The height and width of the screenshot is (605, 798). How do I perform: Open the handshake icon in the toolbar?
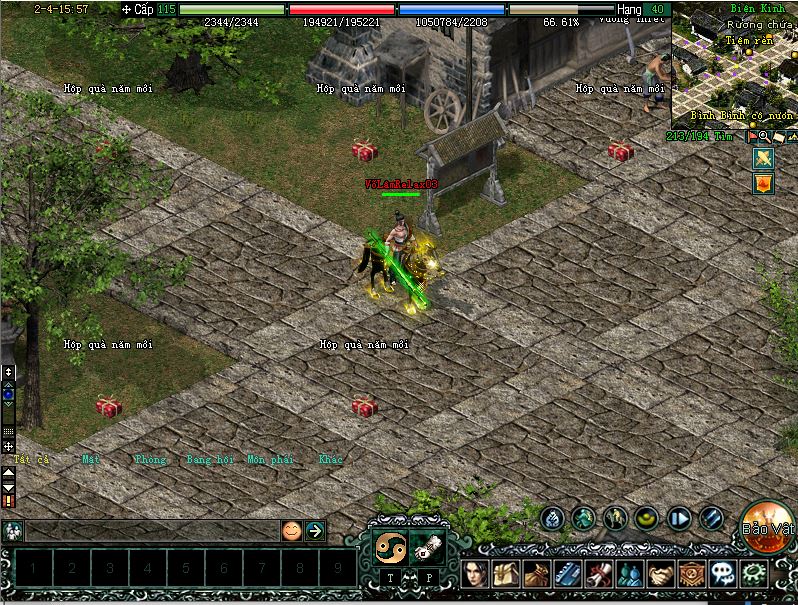pos(660,573)
